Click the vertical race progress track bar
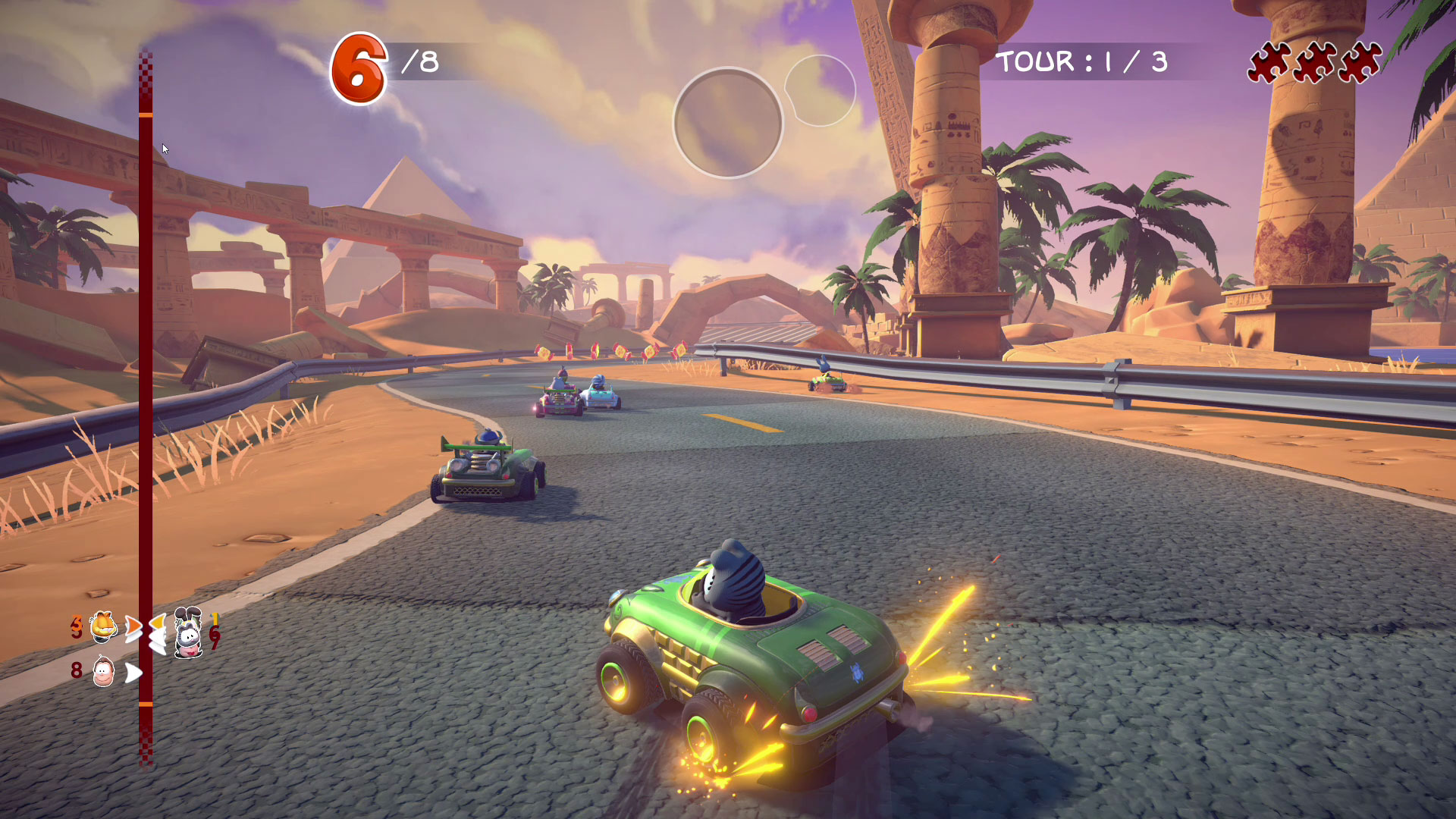 (146, 409)
